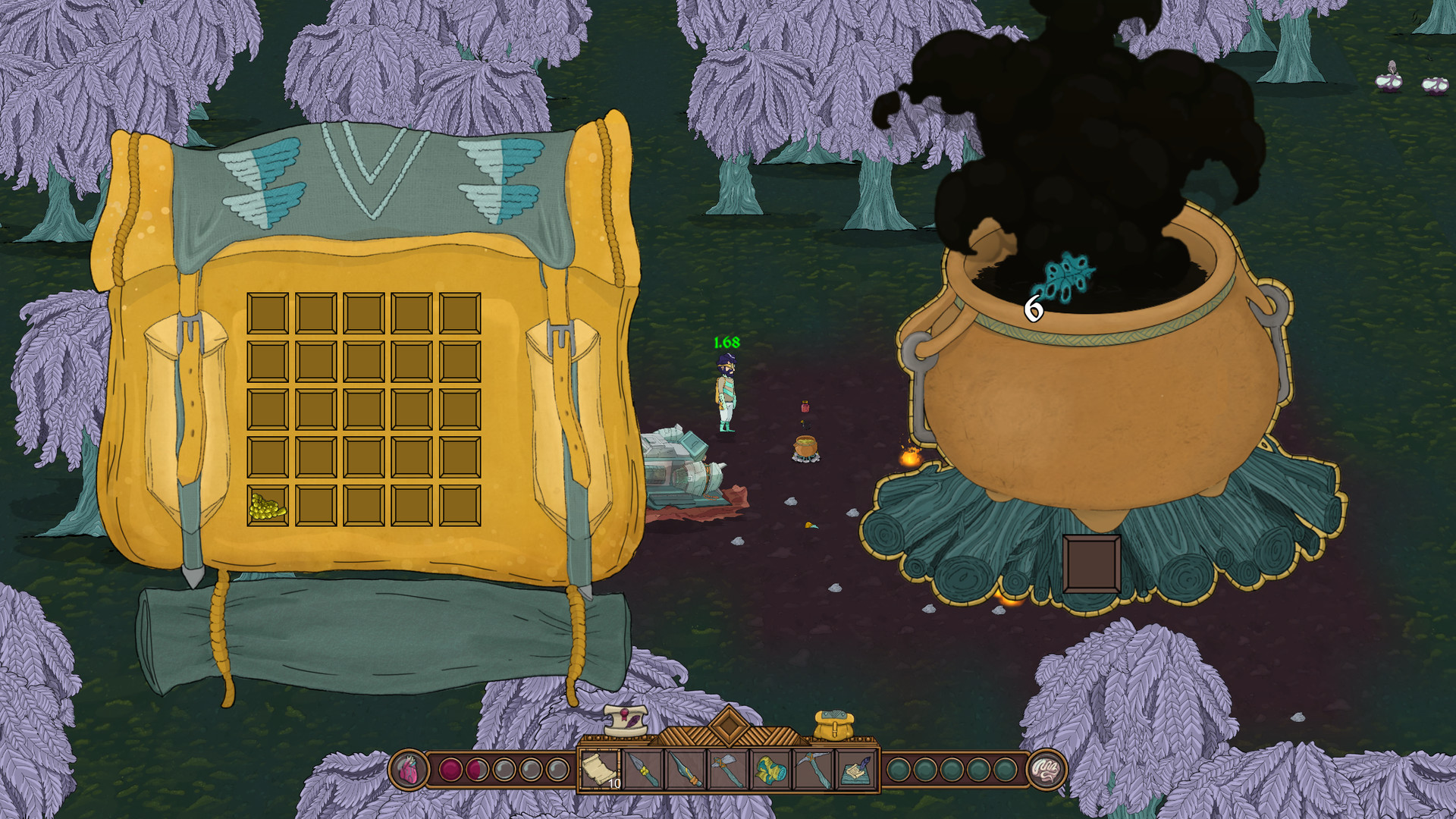Screen dimensions: 1456x819
Task: Open the scroll and quill journal icon
Action: (x=626, y=720)
